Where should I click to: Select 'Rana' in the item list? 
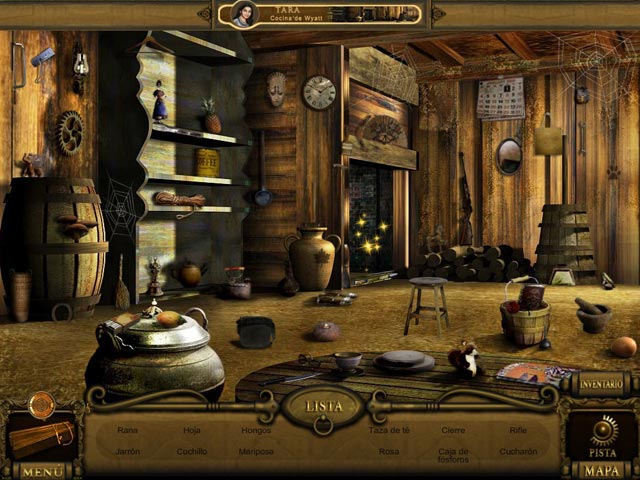(127, 430)
